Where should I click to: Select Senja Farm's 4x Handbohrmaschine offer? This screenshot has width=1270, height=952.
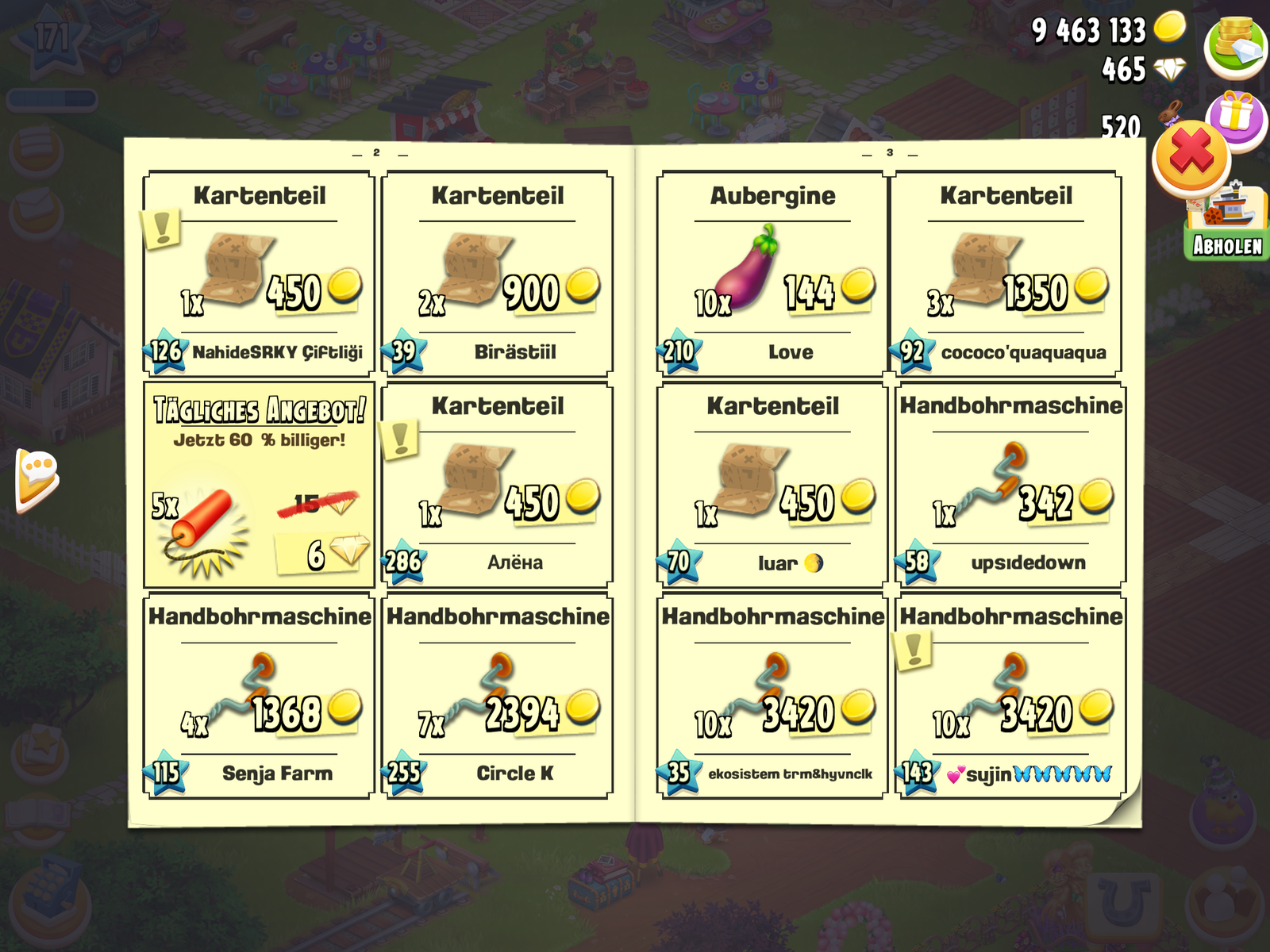point(259,696)
